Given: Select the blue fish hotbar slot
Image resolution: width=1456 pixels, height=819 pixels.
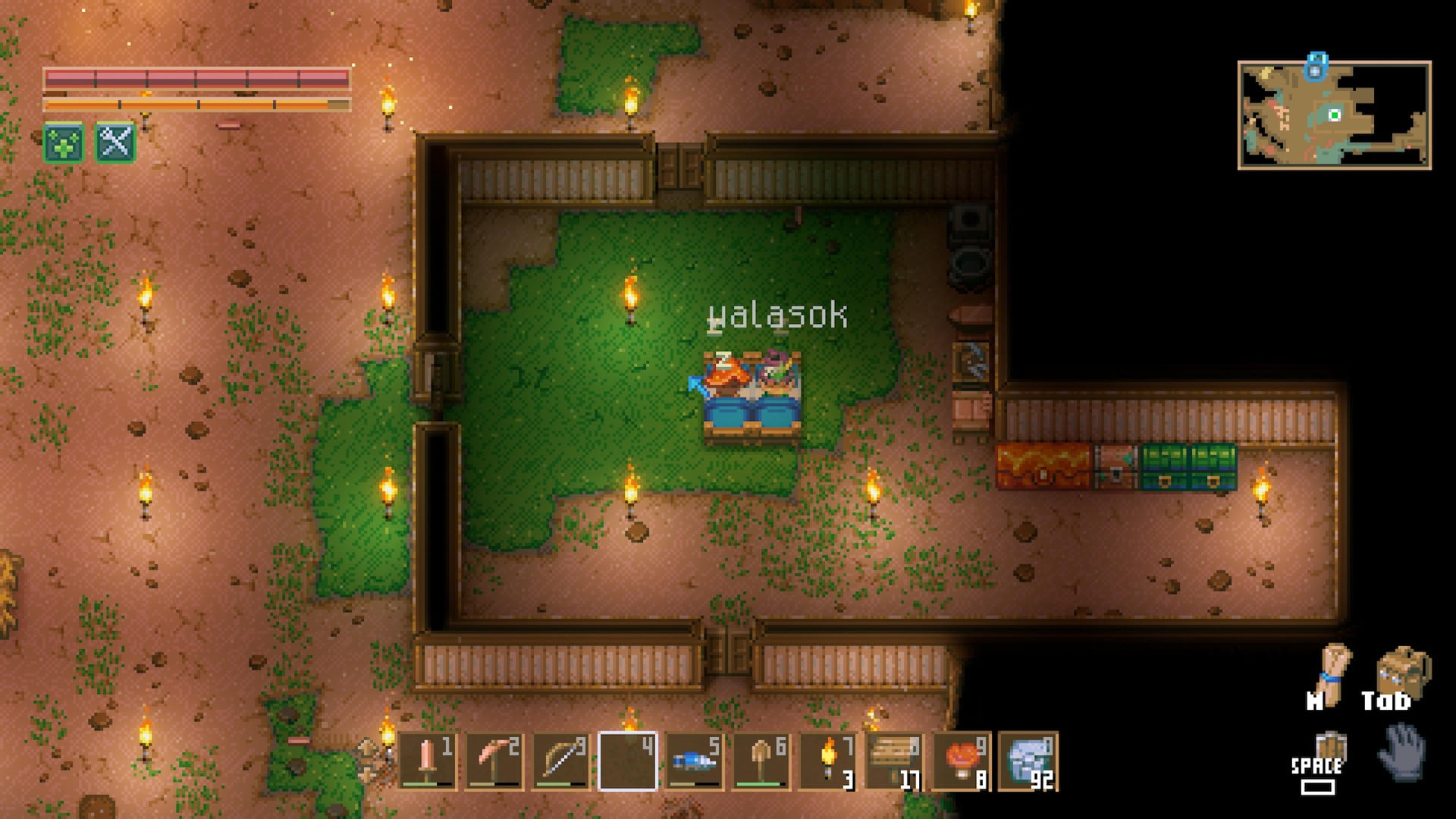Looking at the screenshot, I should [x=694, y=761].
